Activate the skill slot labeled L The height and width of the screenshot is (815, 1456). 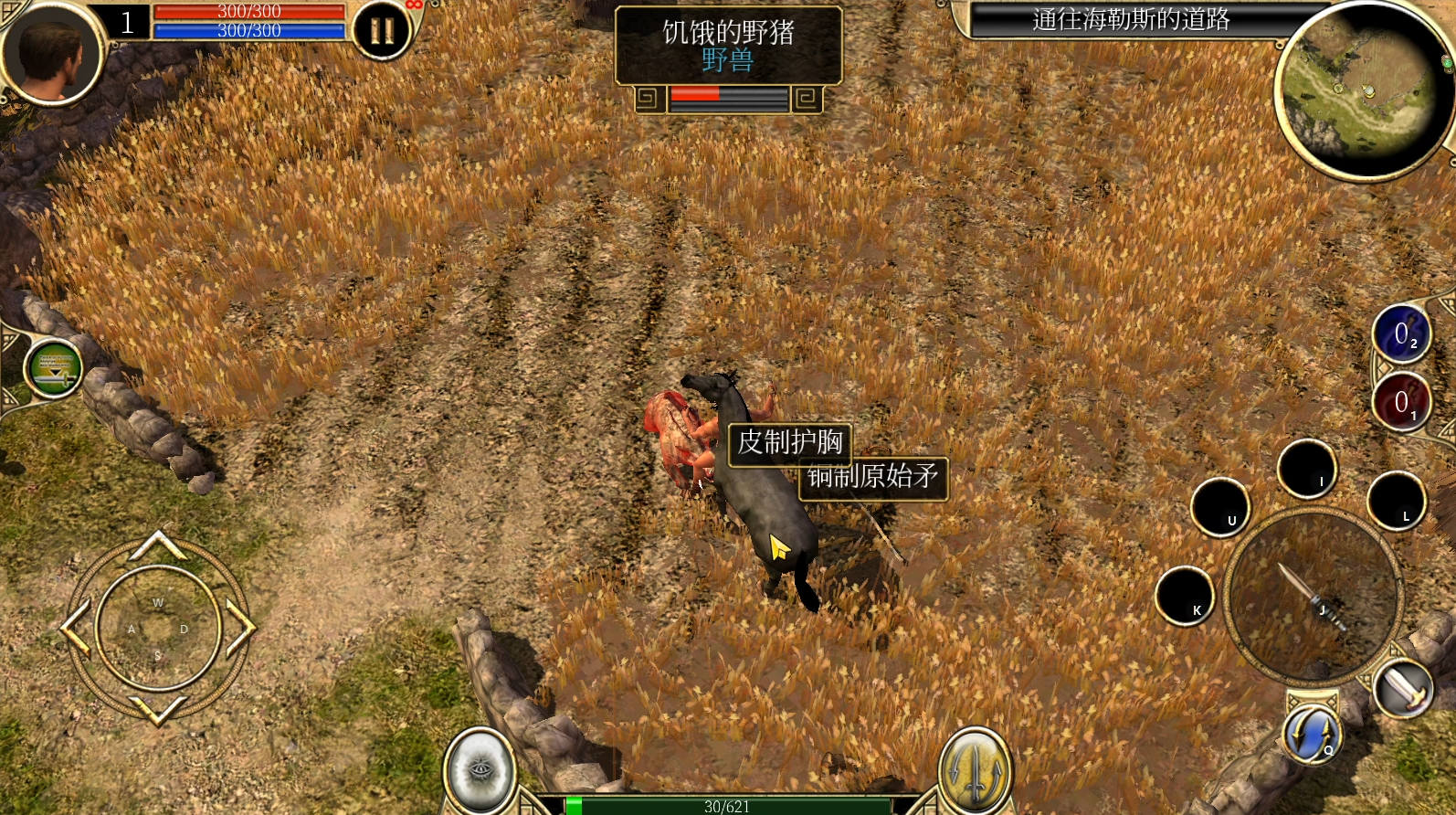(x=1395, y=502)
